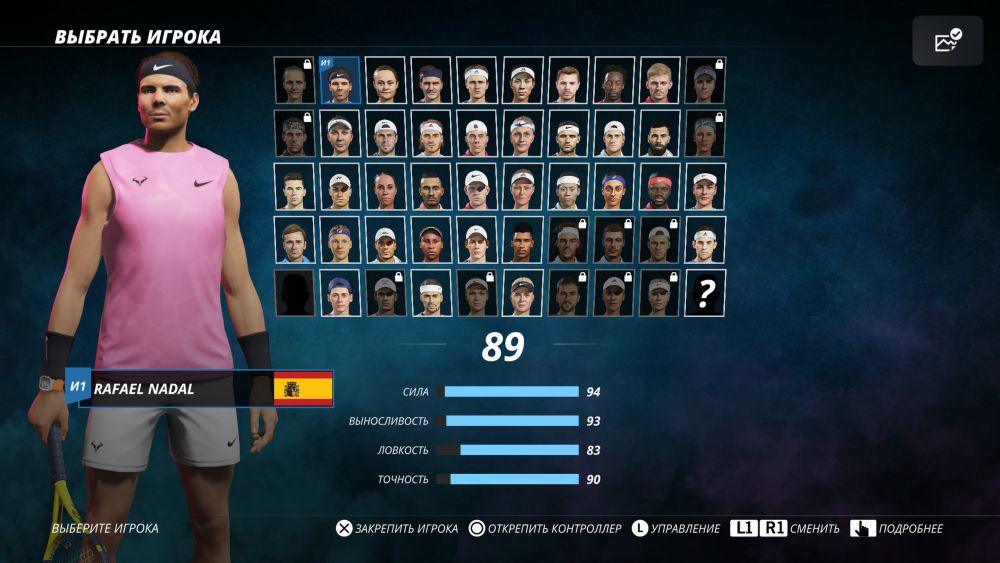This screenshot has width=1000, height=563.
Task: Select Rafael Nadal's highlighted portrait tile
Action: (x=340, y=80)
